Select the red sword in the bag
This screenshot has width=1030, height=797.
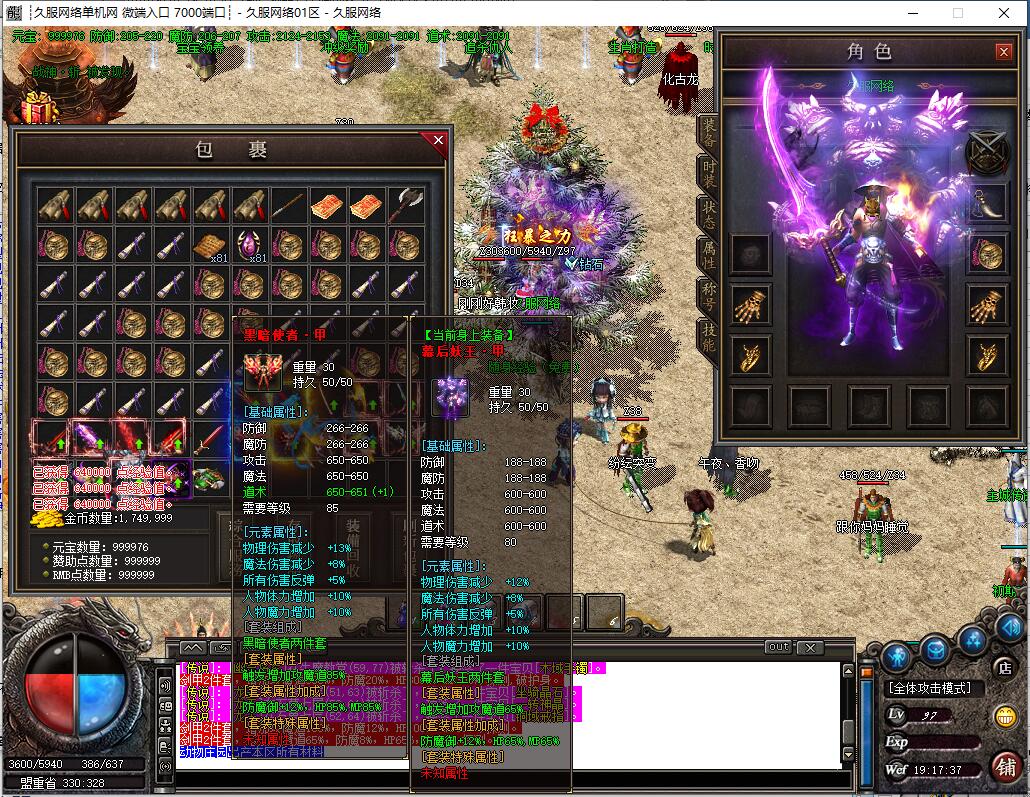[210, 438]
